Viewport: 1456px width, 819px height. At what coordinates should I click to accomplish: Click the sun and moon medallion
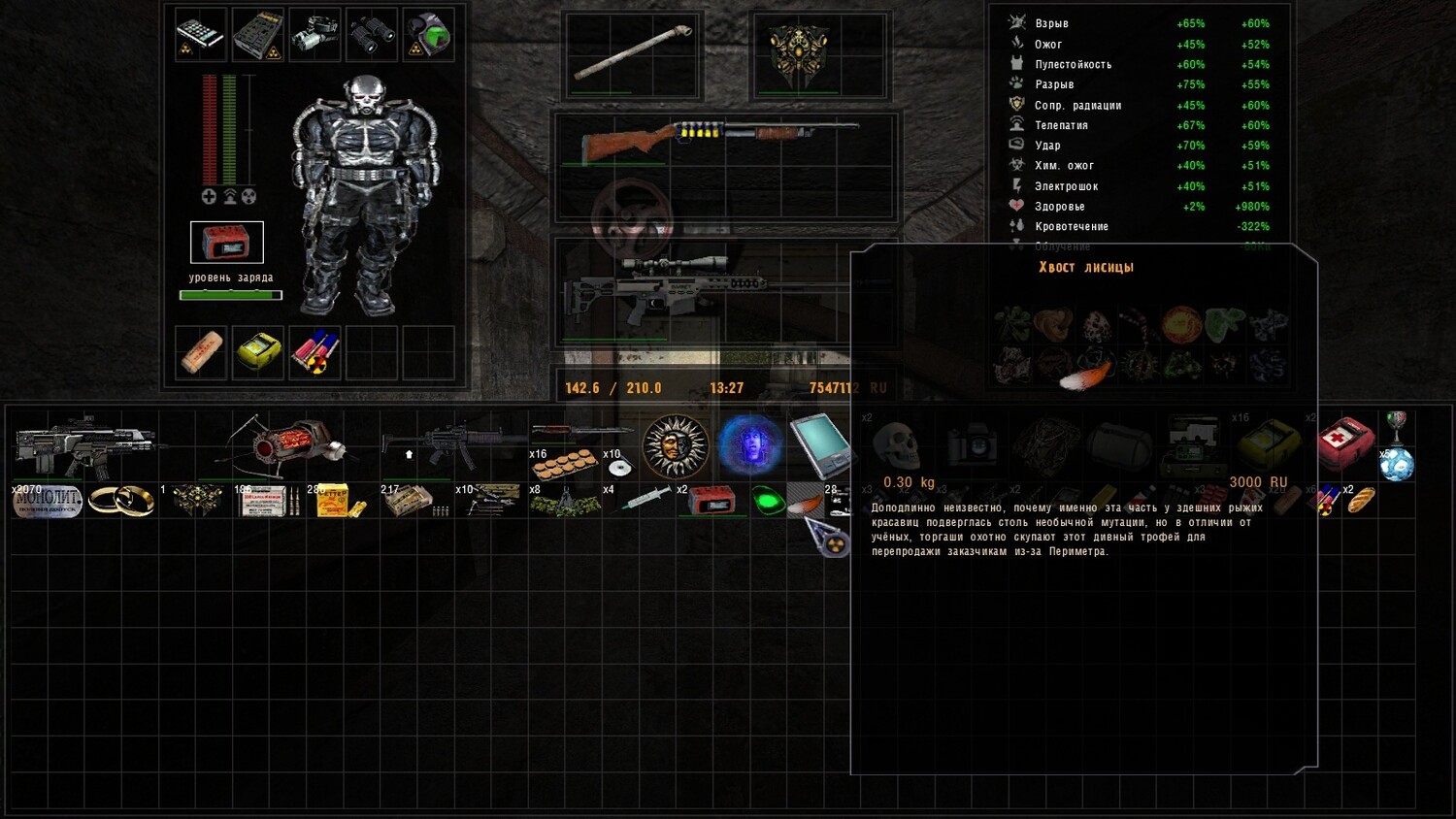tap(676, 446)
